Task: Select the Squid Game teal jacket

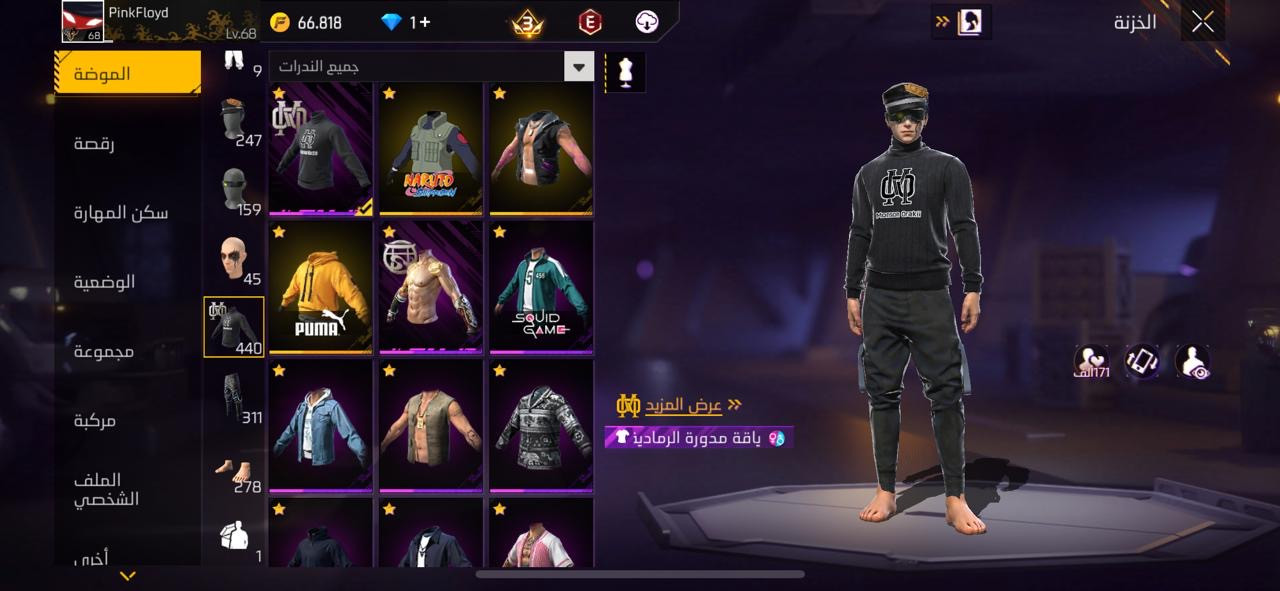Action: click(541, 286)
